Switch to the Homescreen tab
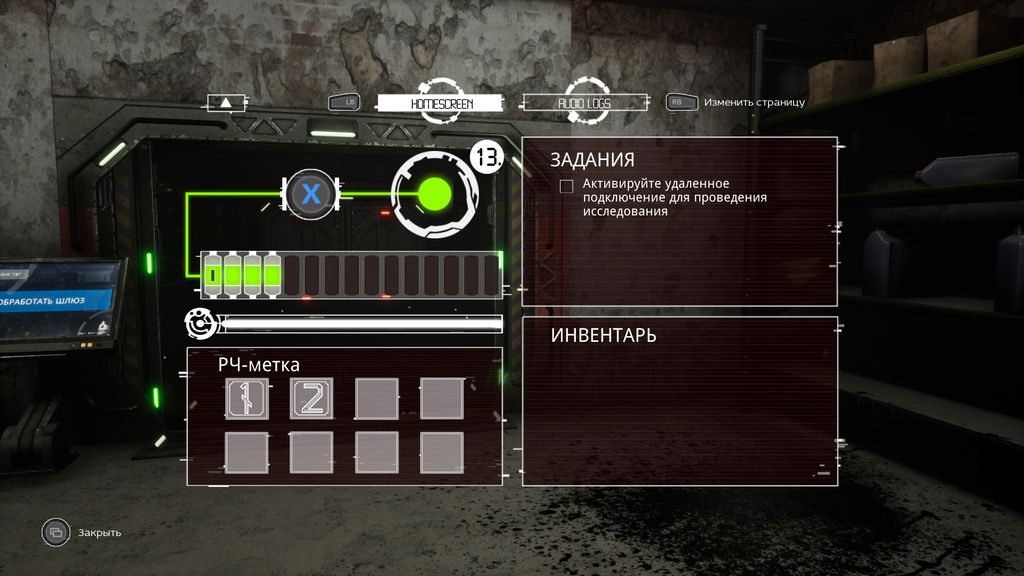The image size is (1024, 576). point(441,103)
